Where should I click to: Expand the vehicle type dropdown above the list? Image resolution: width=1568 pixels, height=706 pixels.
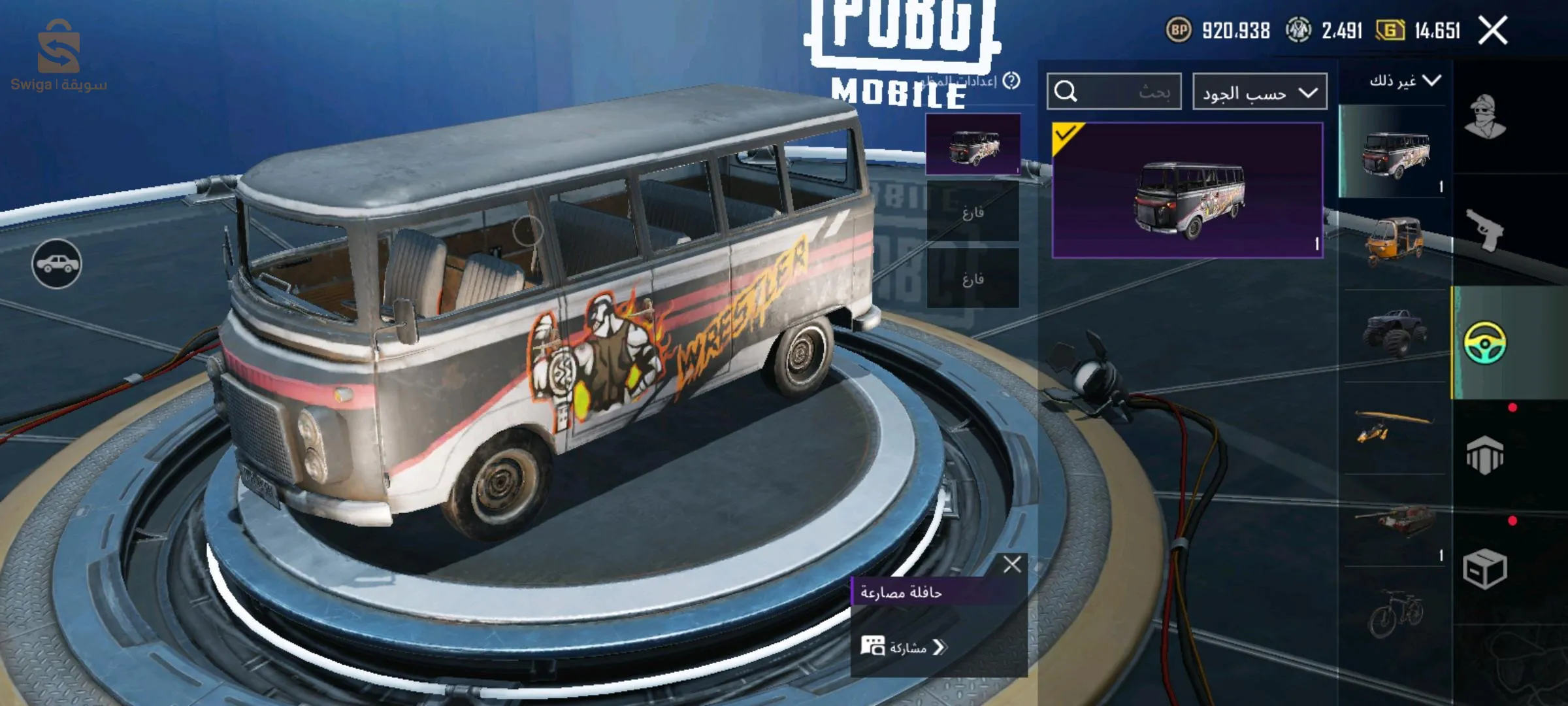pos(1404,81)
